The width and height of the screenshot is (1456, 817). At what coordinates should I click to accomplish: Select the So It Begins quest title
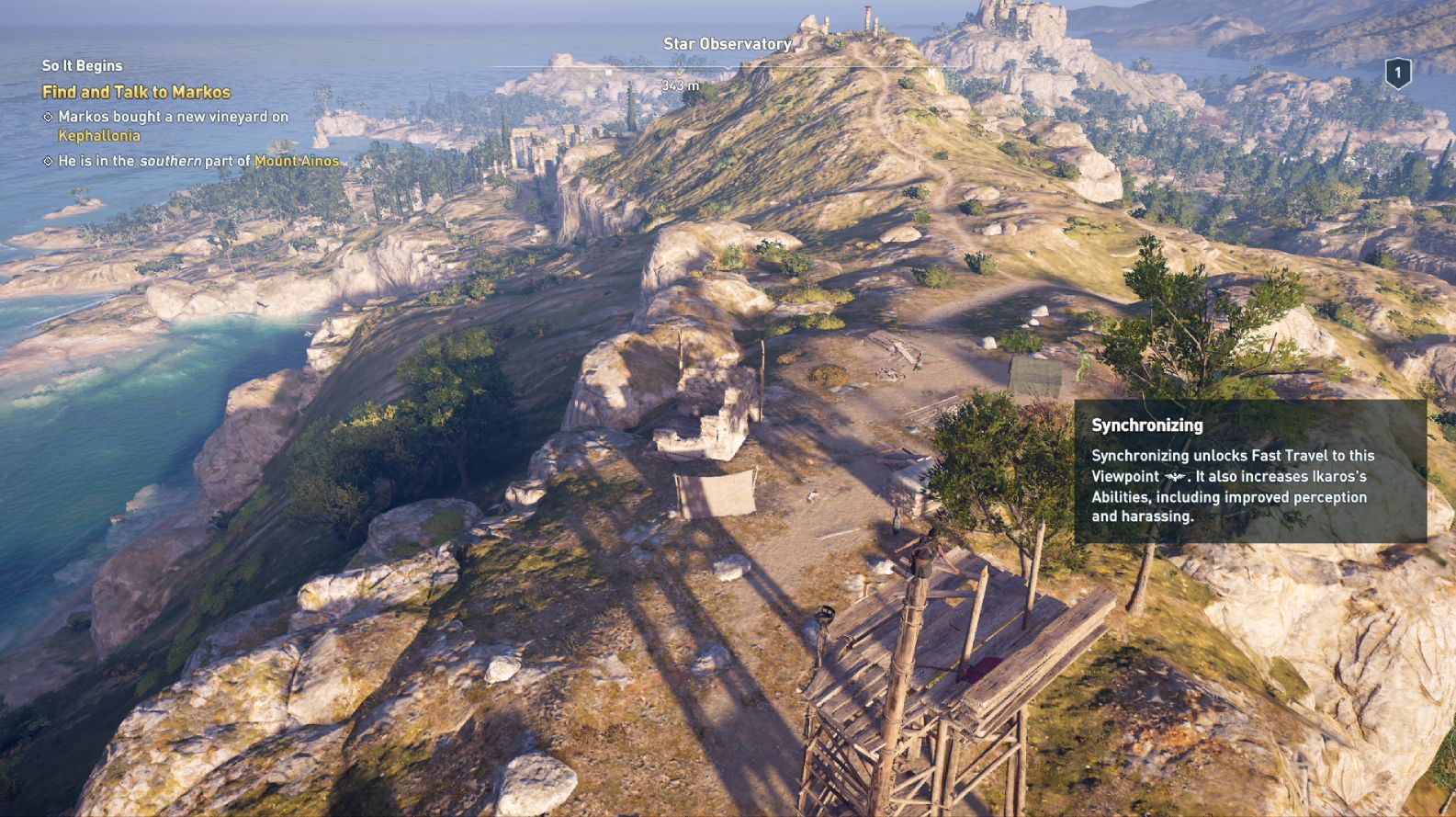[82, 65]
